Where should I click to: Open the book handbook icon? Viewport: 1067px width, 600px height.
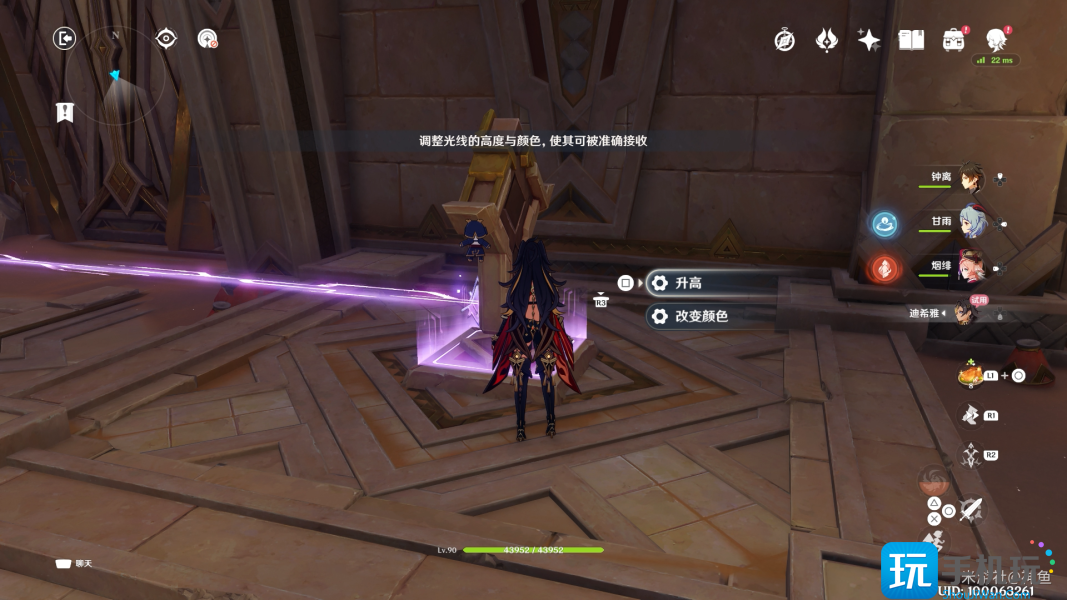click(x=911, y=40)
